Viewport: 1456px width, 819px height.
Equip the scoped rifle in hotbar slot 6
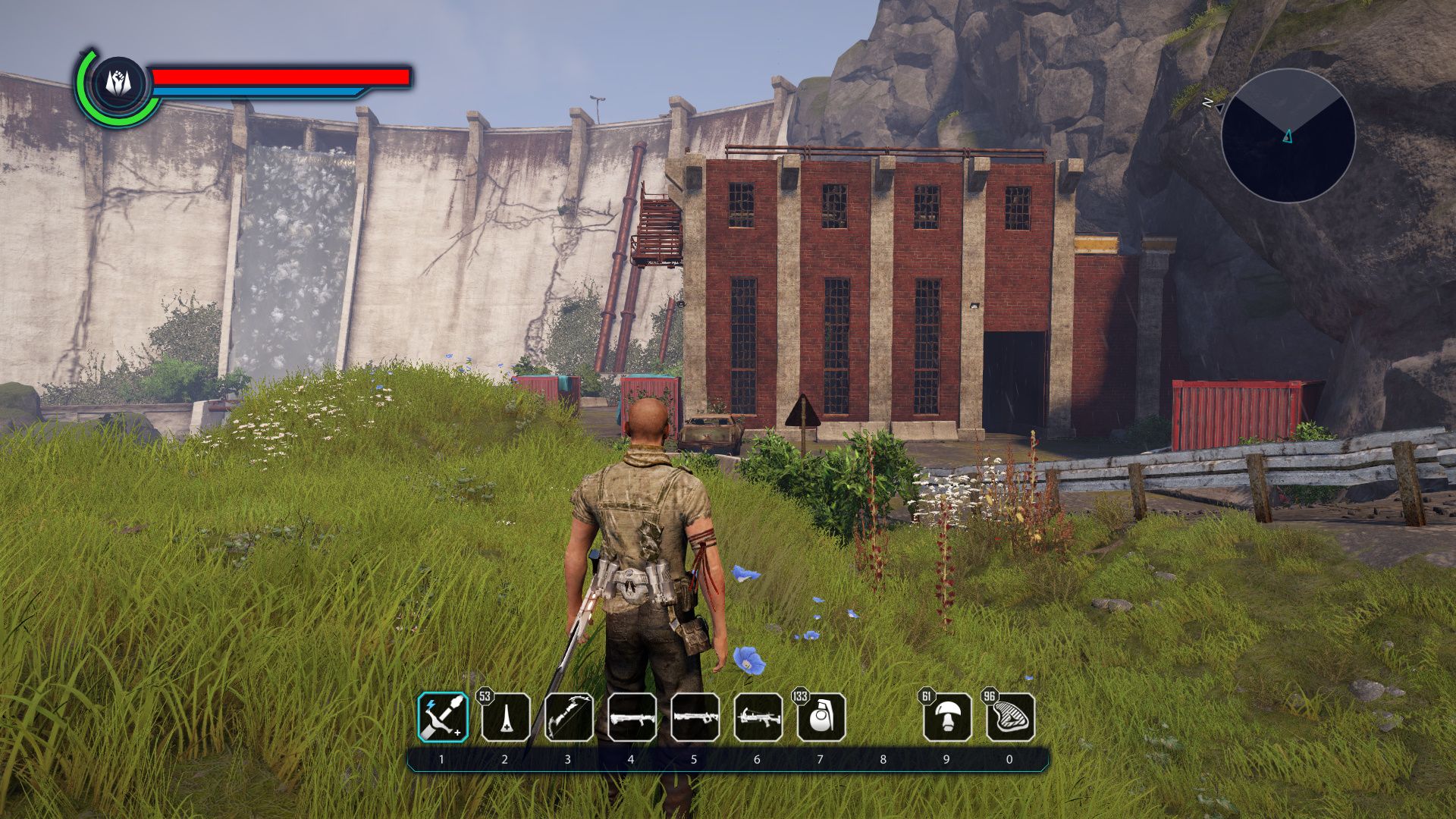click(x=758, y=717)
